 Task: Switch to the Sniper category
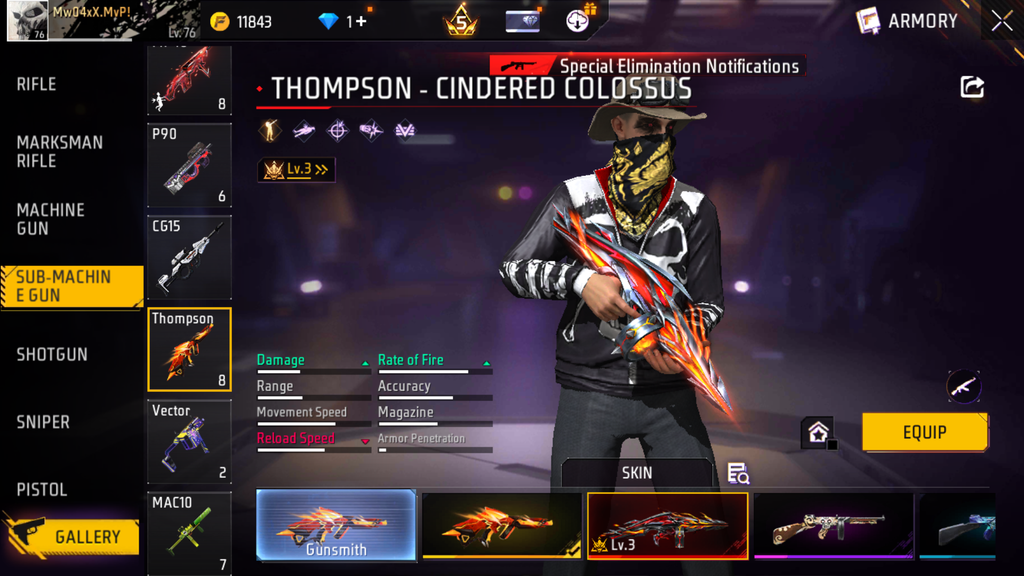(x=43, y=422)
